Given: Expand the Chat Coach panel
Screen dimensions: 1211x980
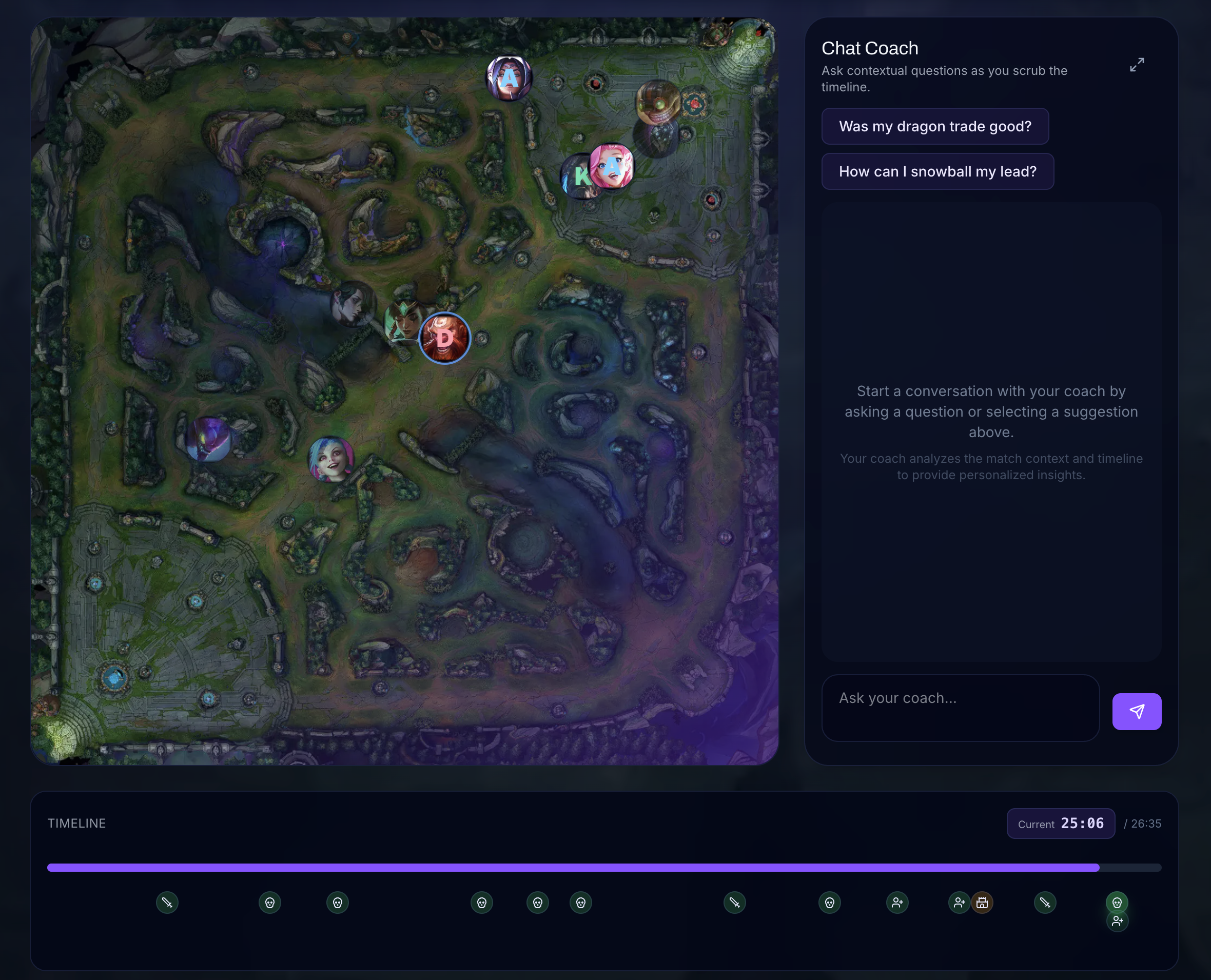Looking at the screenshot, I should pos(1137,65).
